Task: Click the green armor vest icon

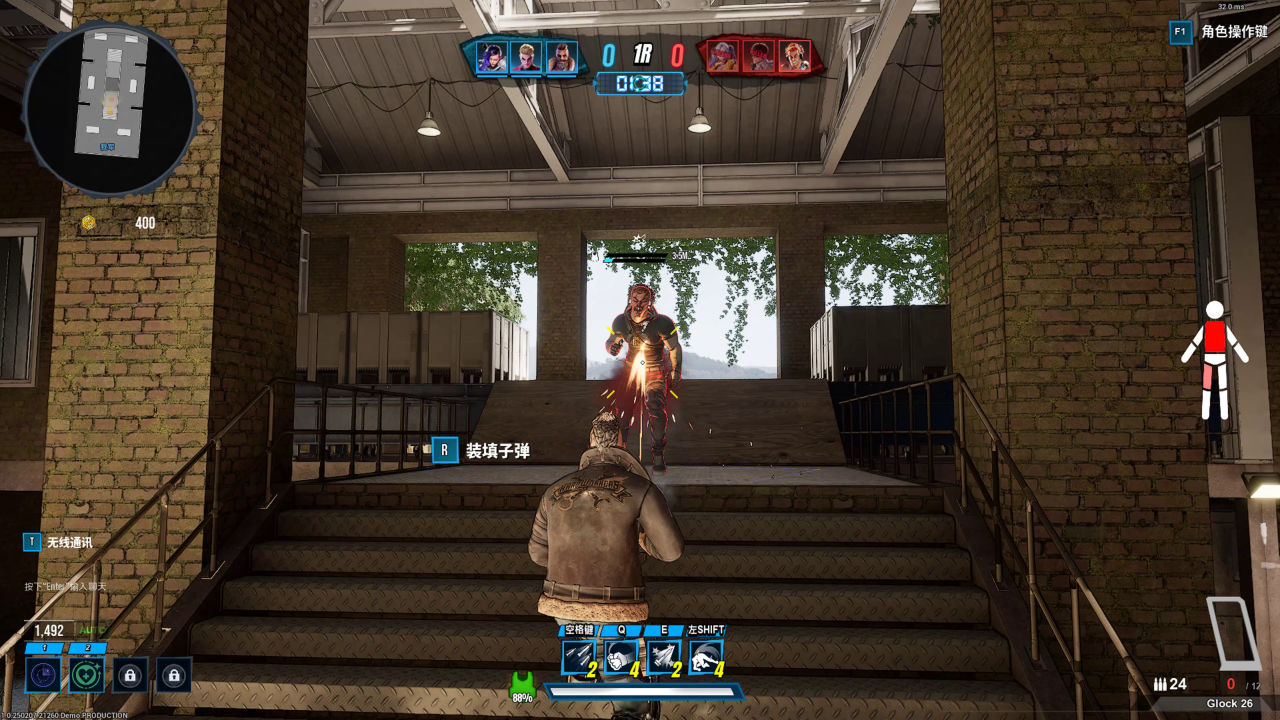Action: click(x=521, y=686)
